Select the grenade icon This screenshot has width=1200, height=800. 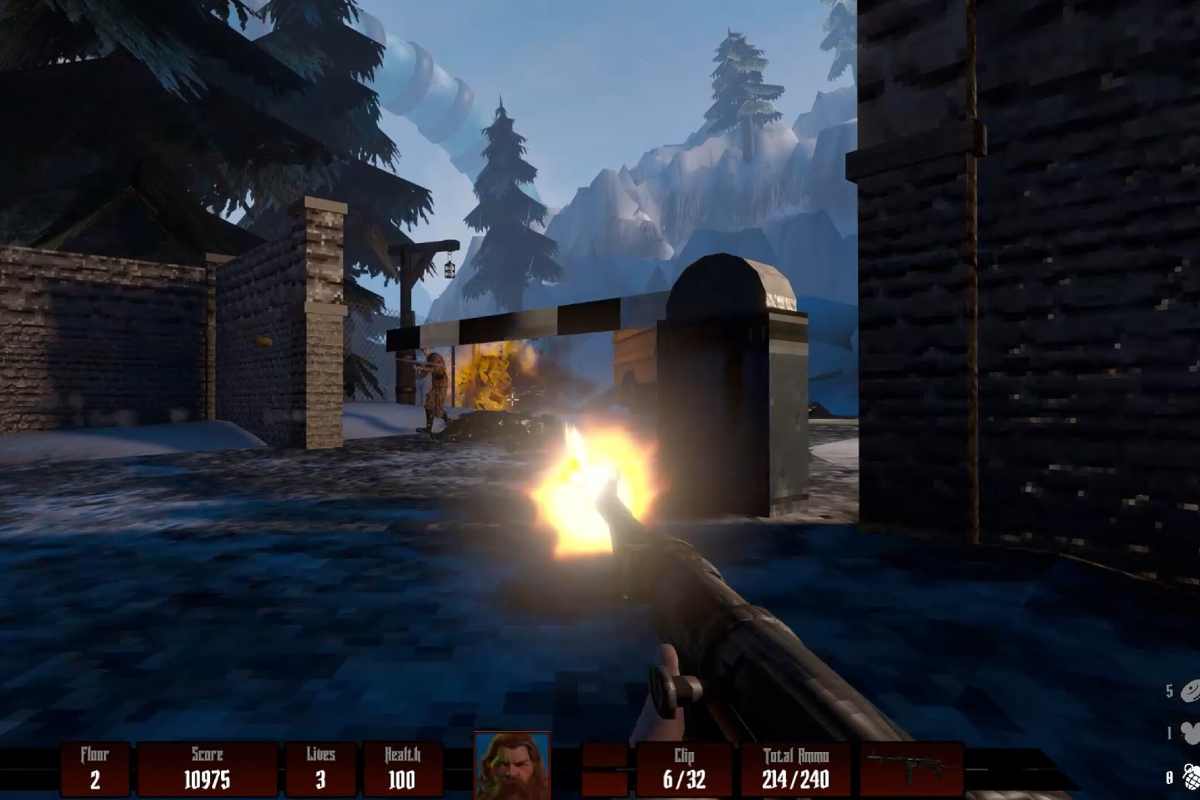[x=1190, y=777]
